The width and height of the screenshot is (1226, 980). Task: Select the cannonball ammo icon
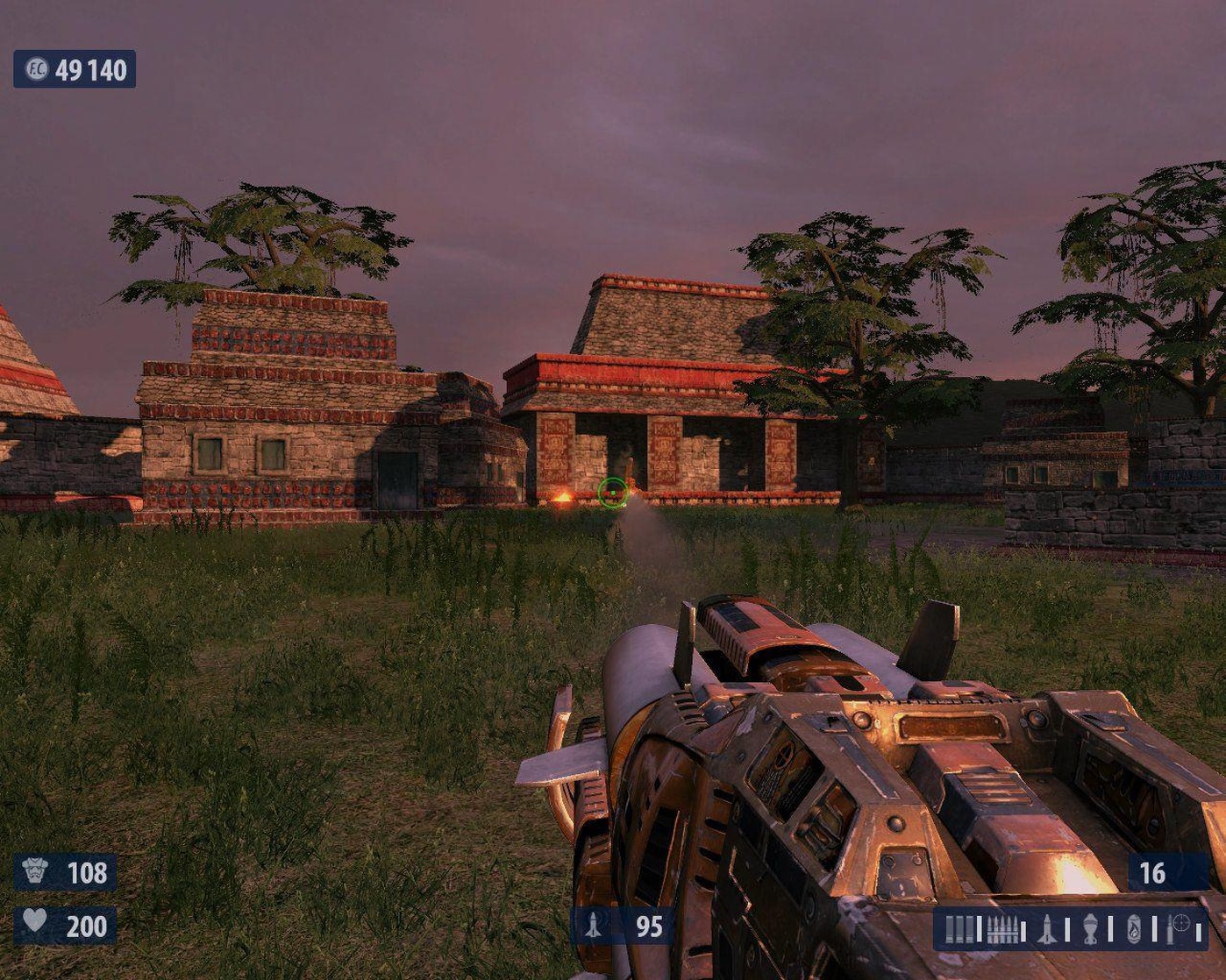pyautogui.click(x=1091, y=929)
